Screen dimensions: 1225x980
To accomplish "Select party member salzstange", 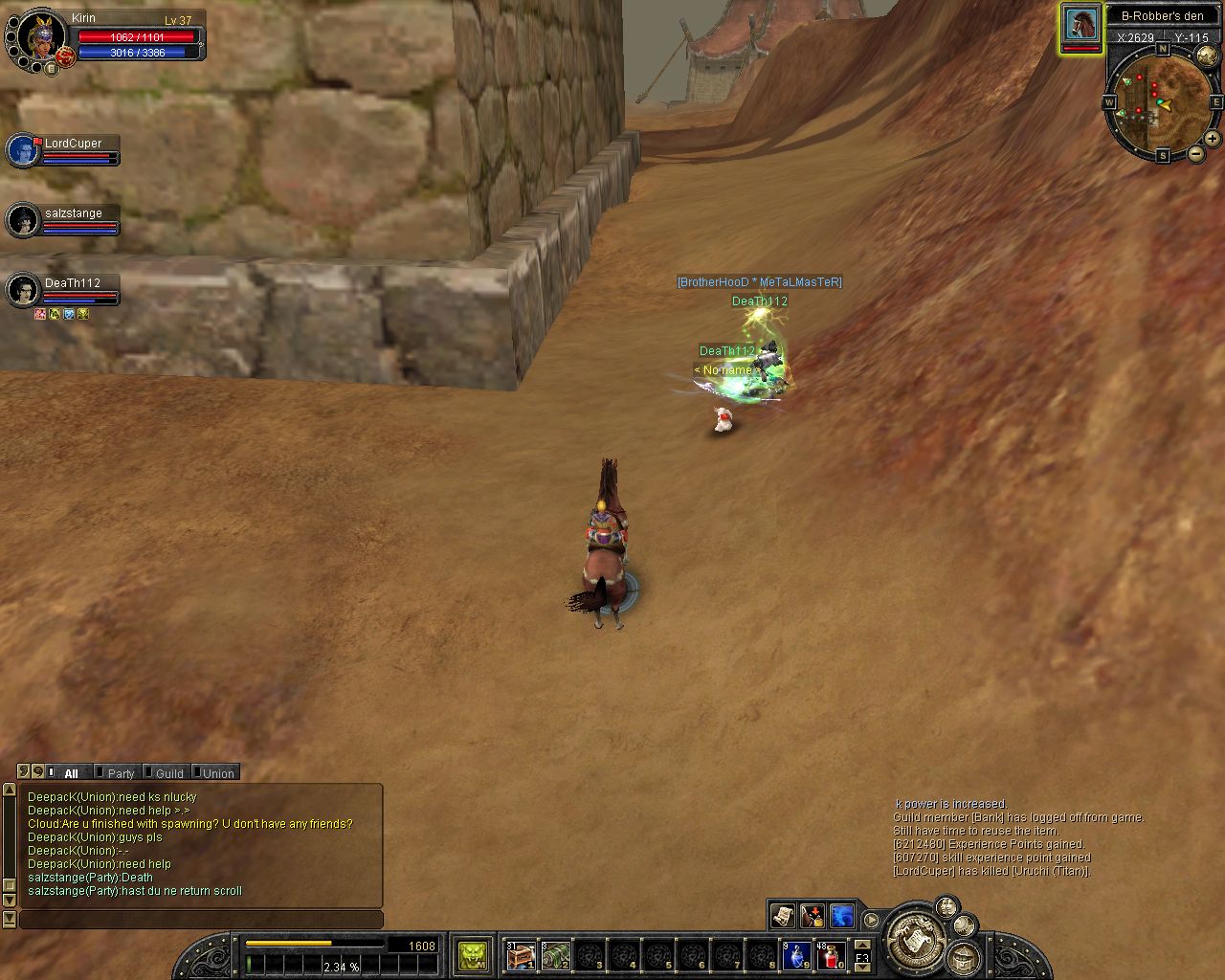I will pos(23,220).
